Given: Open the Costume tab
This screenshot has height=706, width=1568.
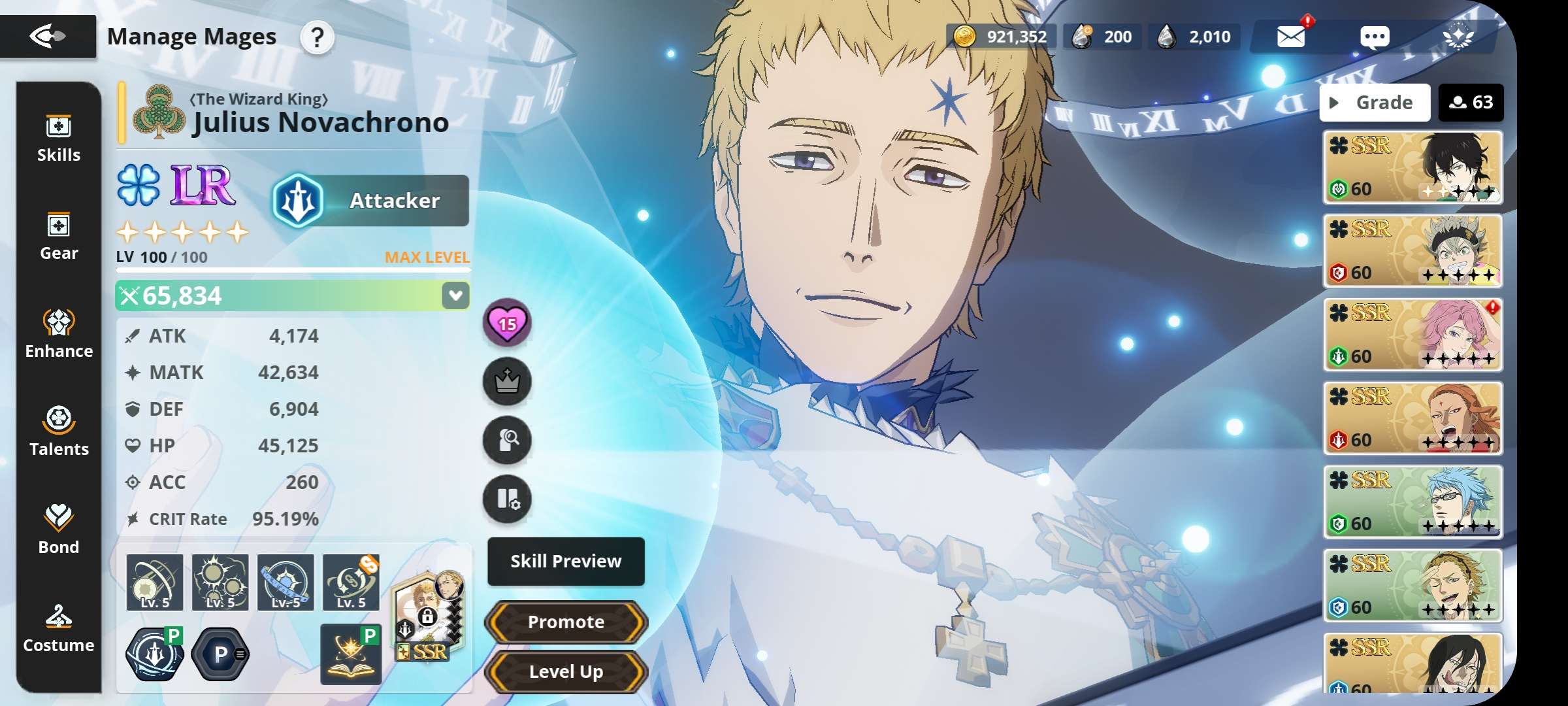Looking at the screenshot, I should [59, 628].
